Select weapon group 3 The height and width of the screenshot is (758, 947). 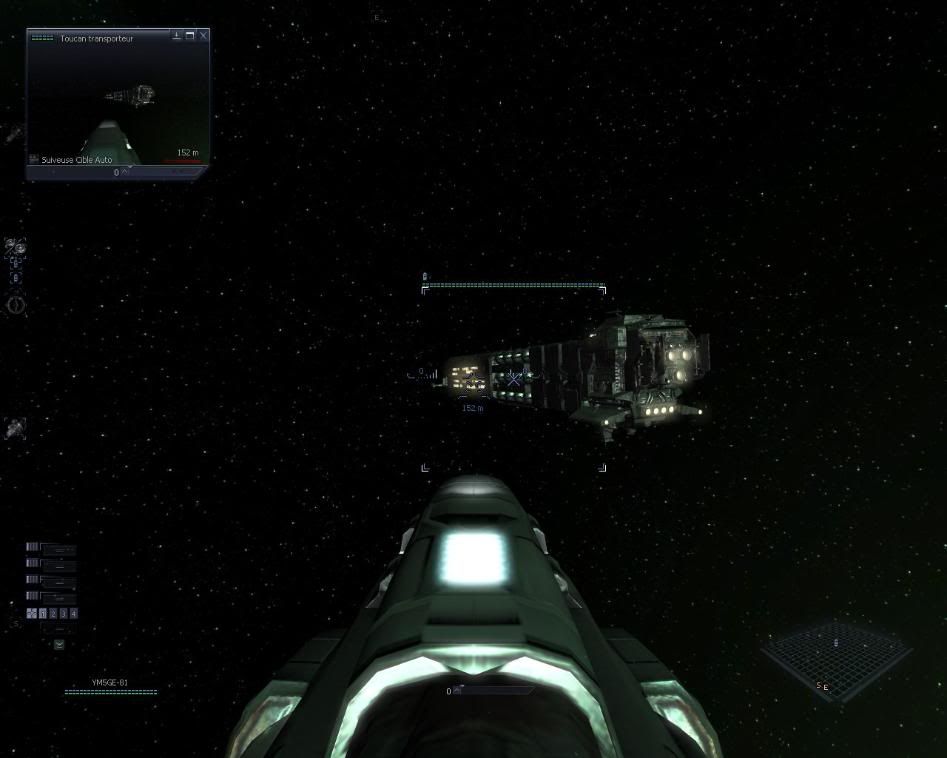pyautogui.click(x=63, y=613)
